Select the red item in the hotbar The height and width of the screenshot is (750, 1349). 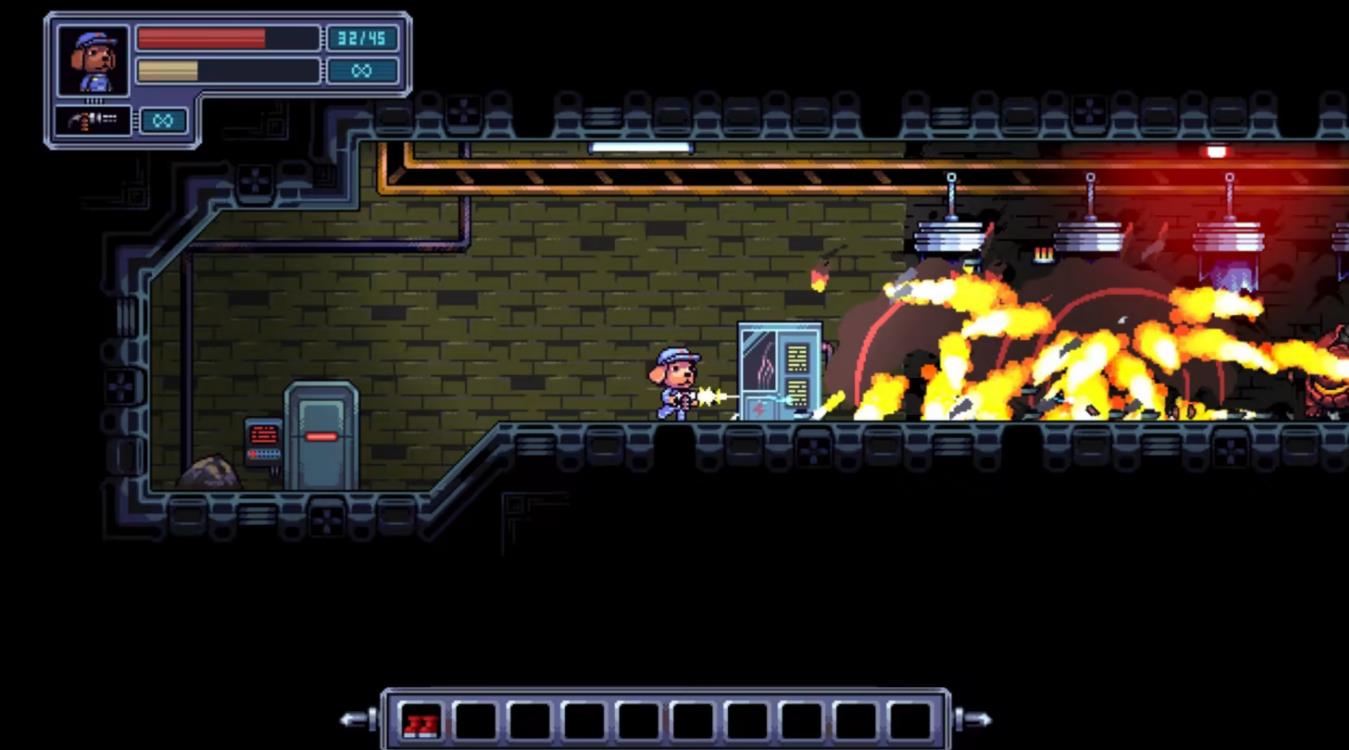pyautogui.click(x=421, y=721)
